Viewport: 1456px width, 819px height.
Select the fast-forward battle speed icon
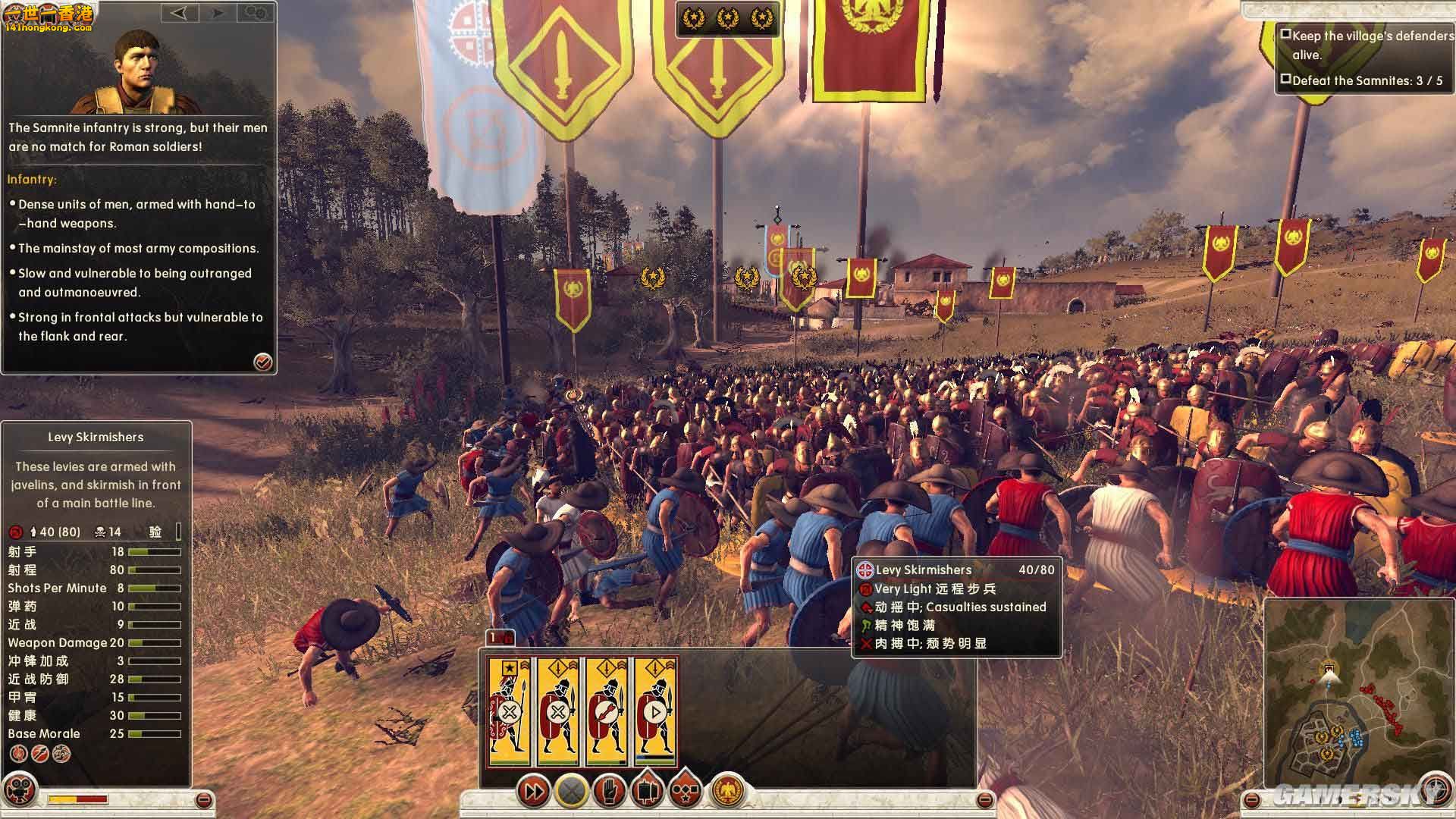[x=535, y=790]
